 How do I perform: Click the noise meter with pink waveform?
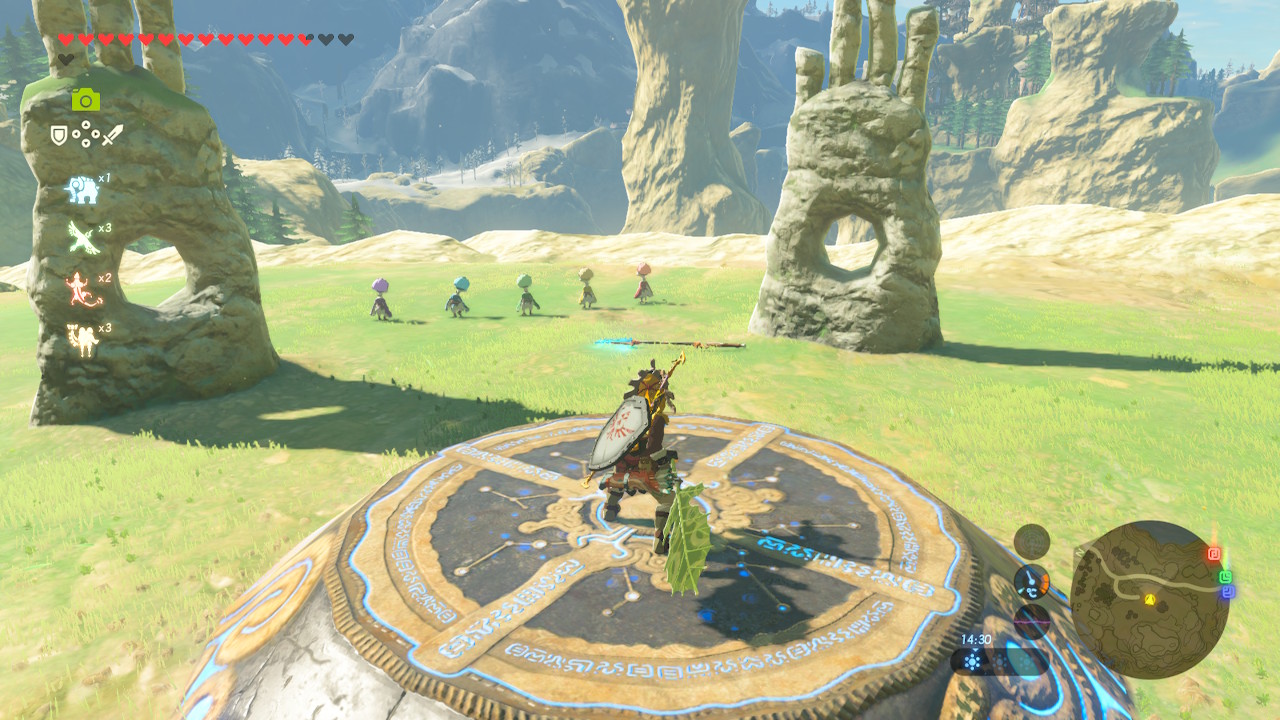[x=1031, y=621]
